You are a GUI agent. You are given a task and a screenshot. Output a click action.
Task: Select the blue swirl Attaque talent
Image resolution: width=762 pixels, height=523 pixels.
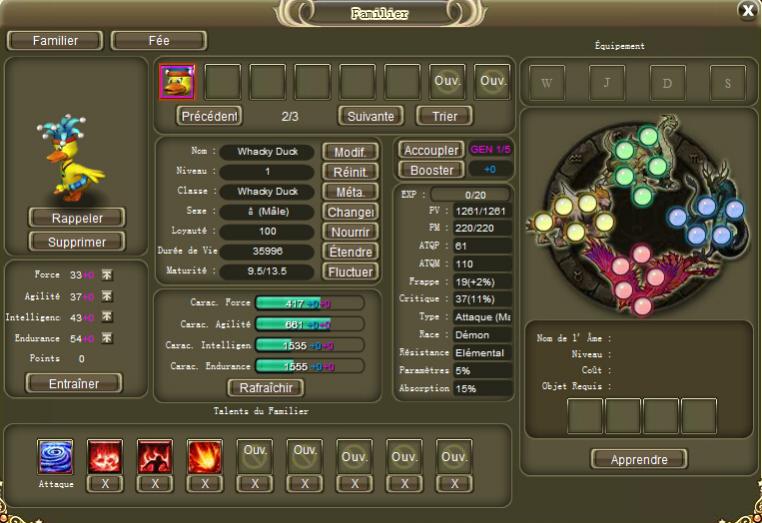pos(55,456)
